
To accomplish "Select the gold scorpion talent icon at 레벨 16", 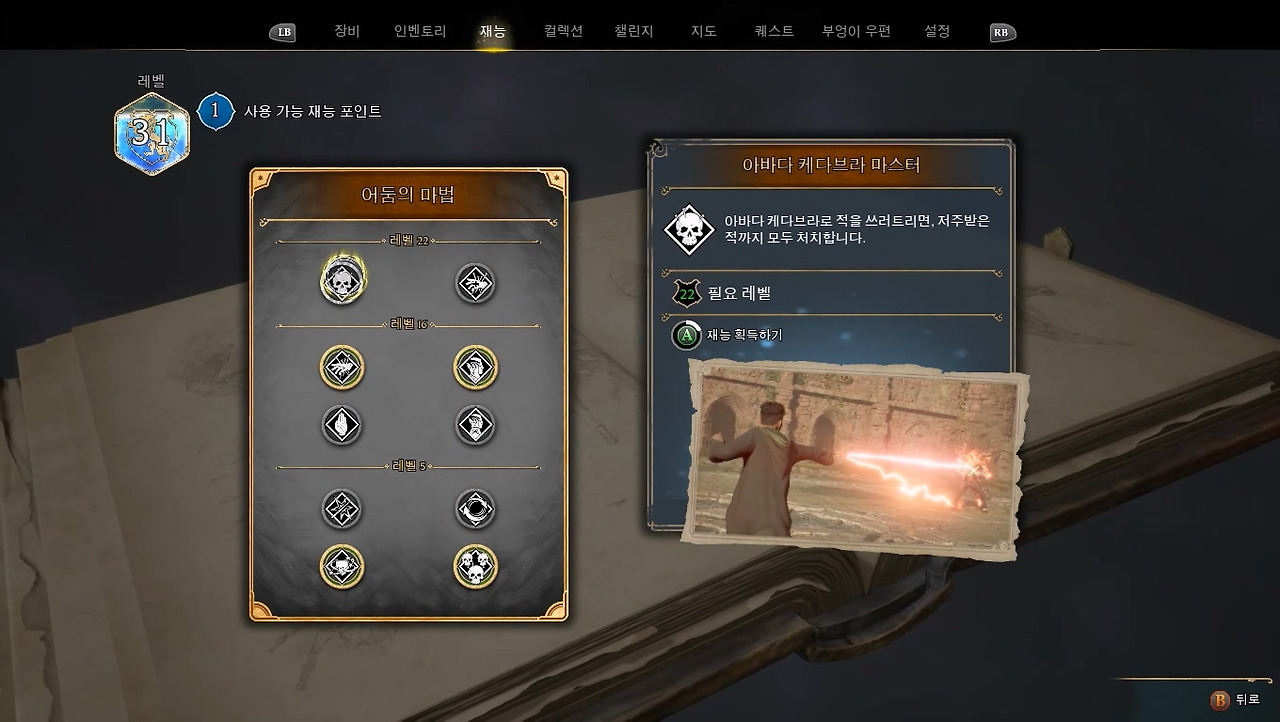I will 342,366.
